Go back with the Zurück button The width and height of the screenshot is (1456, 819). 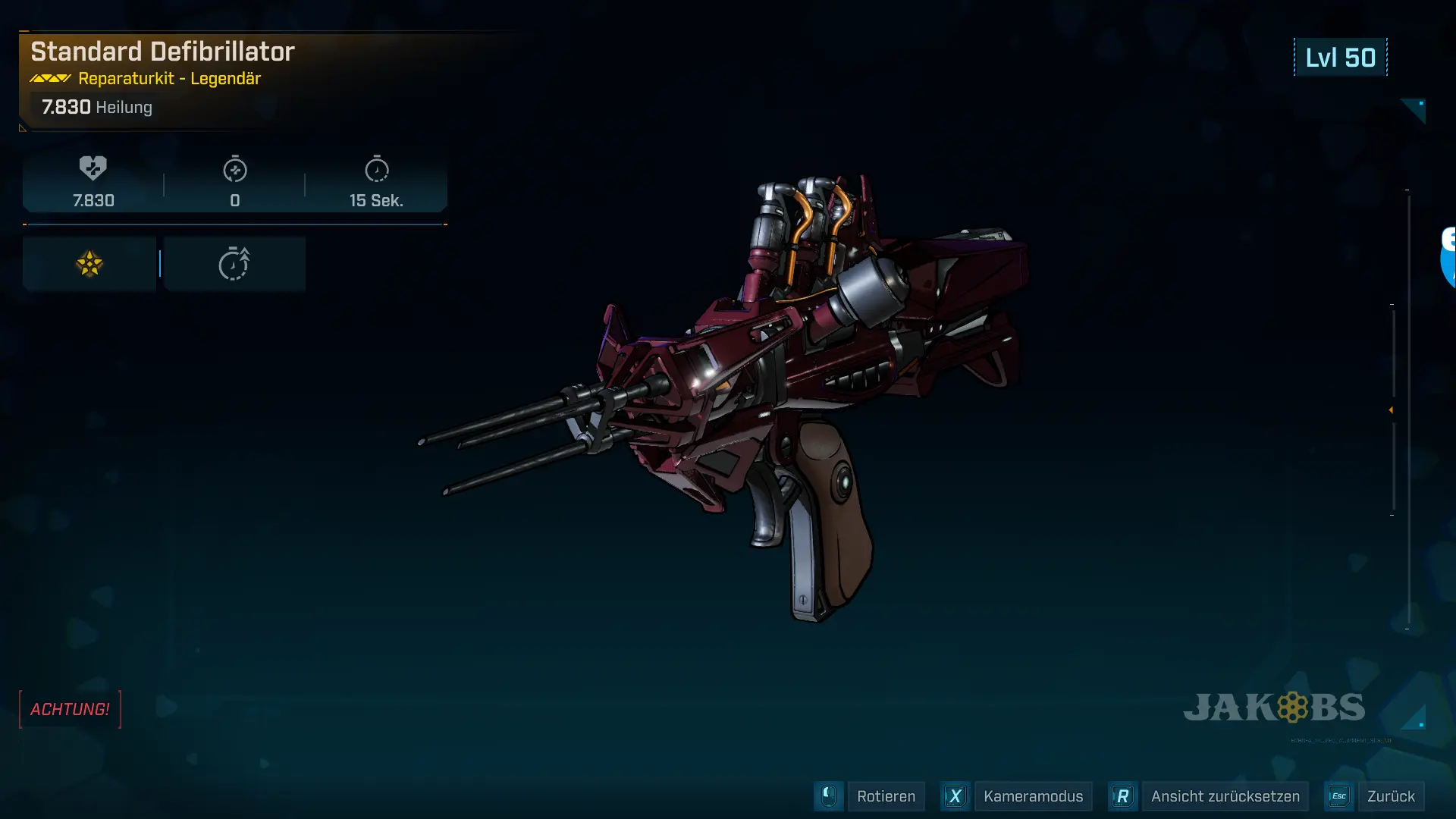[x=1390, y=796]
